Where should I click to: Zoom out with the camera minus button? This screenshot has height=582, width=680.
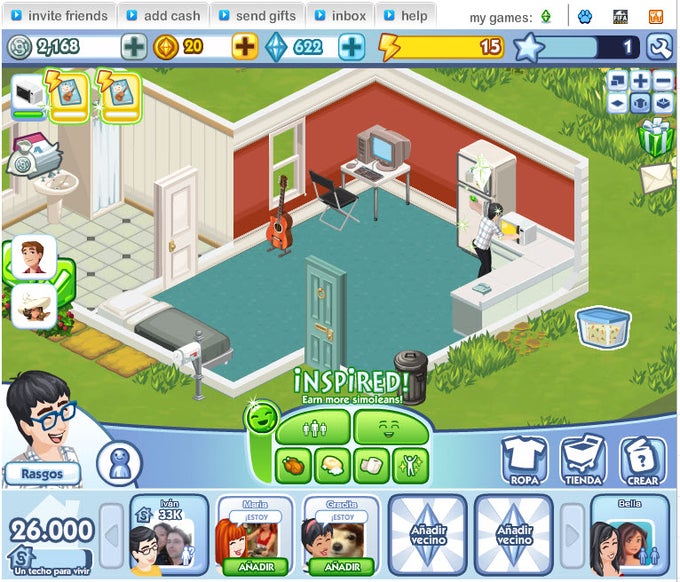662,80
